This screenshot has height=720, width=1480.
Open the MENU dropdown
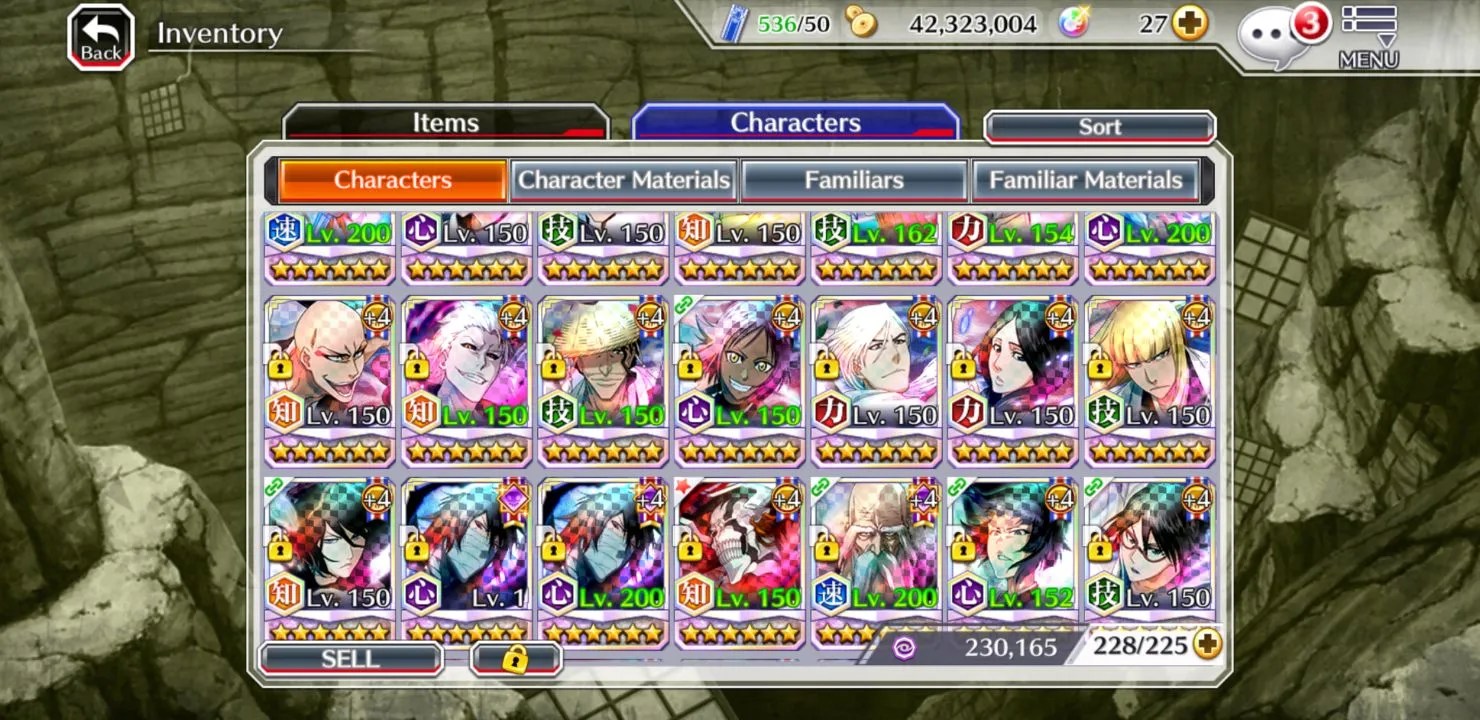click(x=1368, y=38)
